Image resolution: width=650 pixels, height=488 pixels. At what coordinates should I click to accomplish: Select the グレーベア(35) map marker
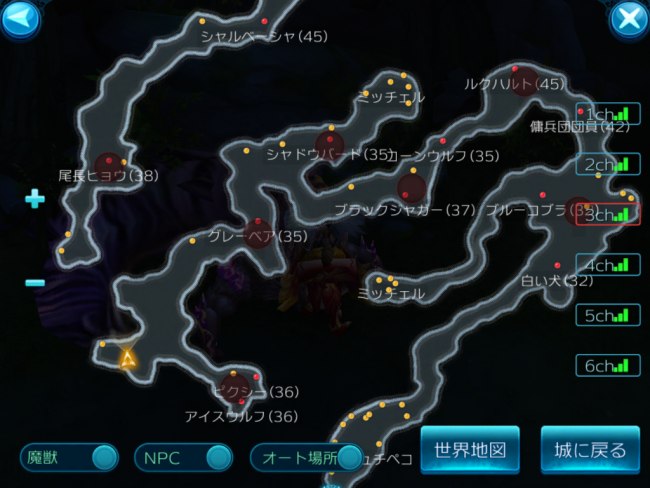click(x=258, y=223)
